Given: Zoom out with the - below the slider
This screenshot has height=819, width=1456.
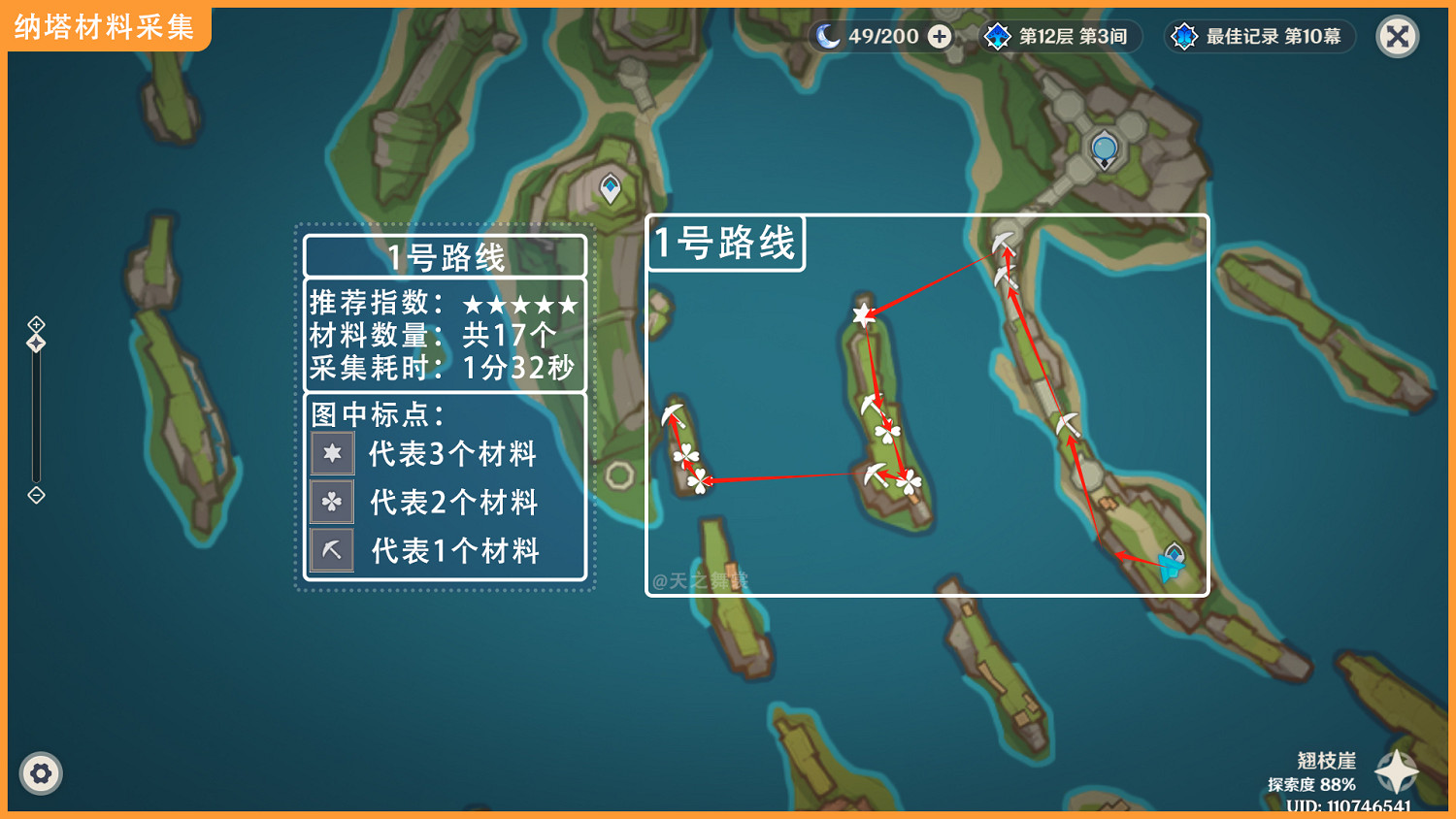Looking at the screenshot, I should pyautogui.click(x=36, y=496).
